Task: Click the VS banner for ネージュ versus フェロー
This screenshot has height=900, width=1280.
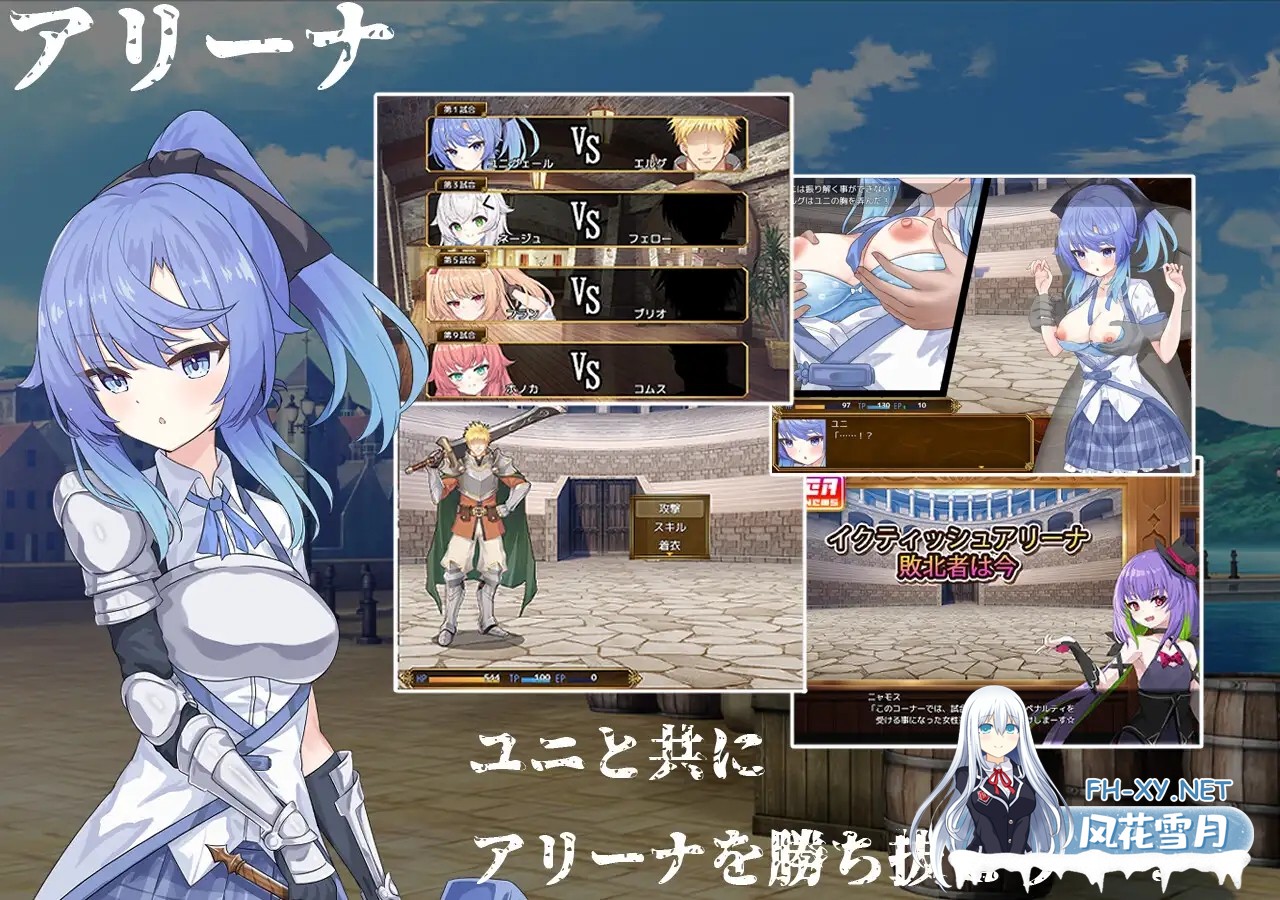Action: 586,218
